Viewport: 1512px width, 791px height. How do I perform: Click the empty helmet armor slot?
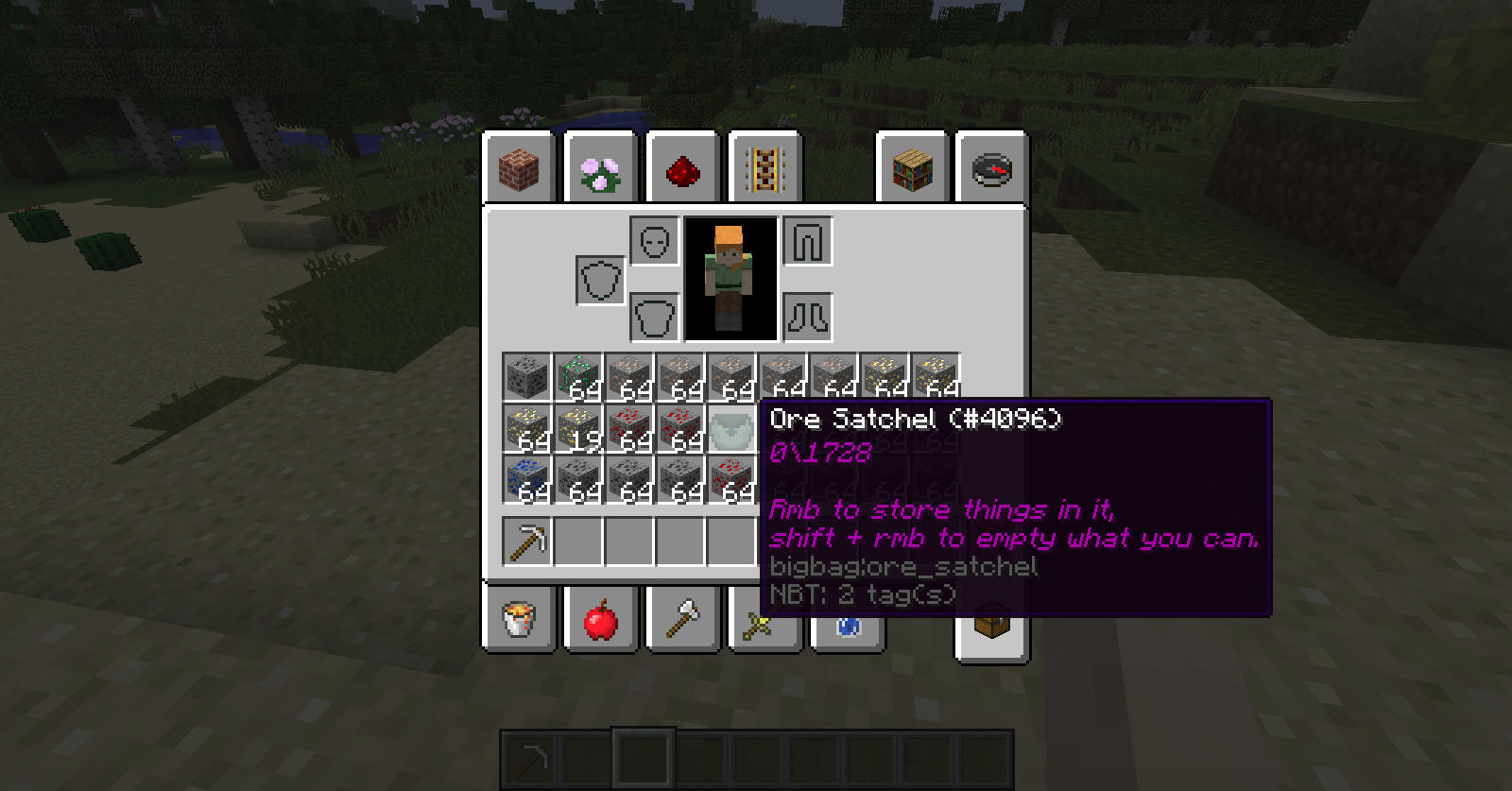pos(654,239)
